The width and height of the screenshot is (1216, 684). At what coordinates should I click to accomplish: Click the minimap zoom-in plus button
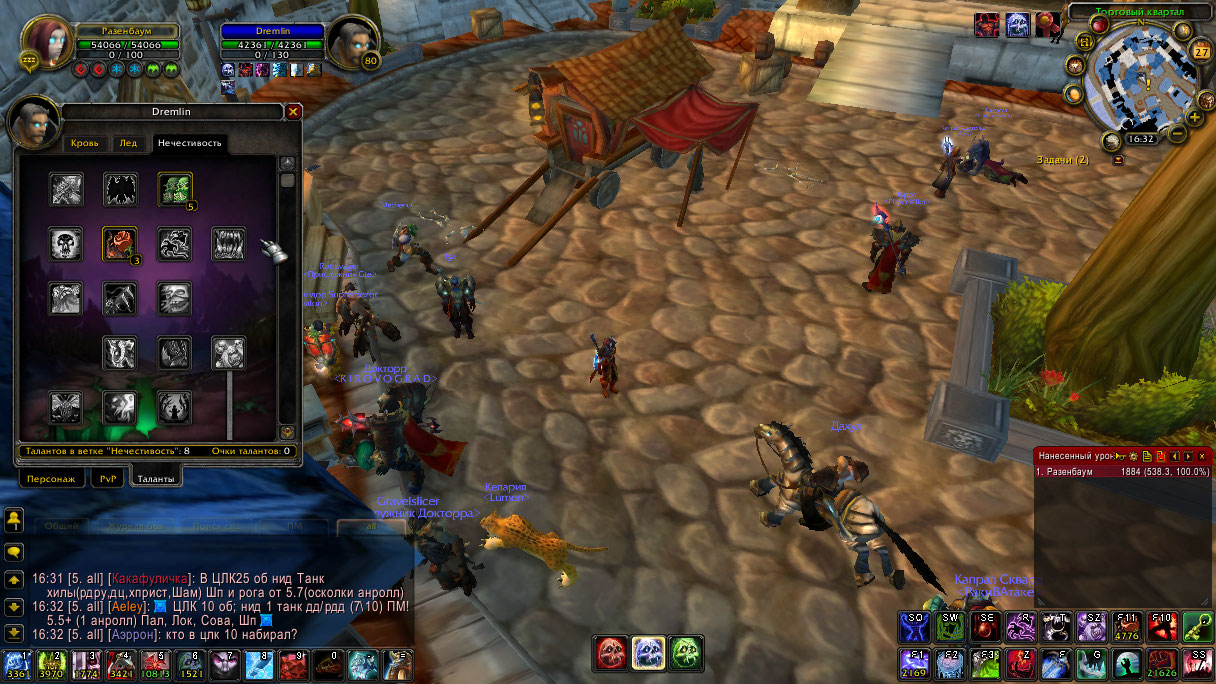[x=1194, y=118]
